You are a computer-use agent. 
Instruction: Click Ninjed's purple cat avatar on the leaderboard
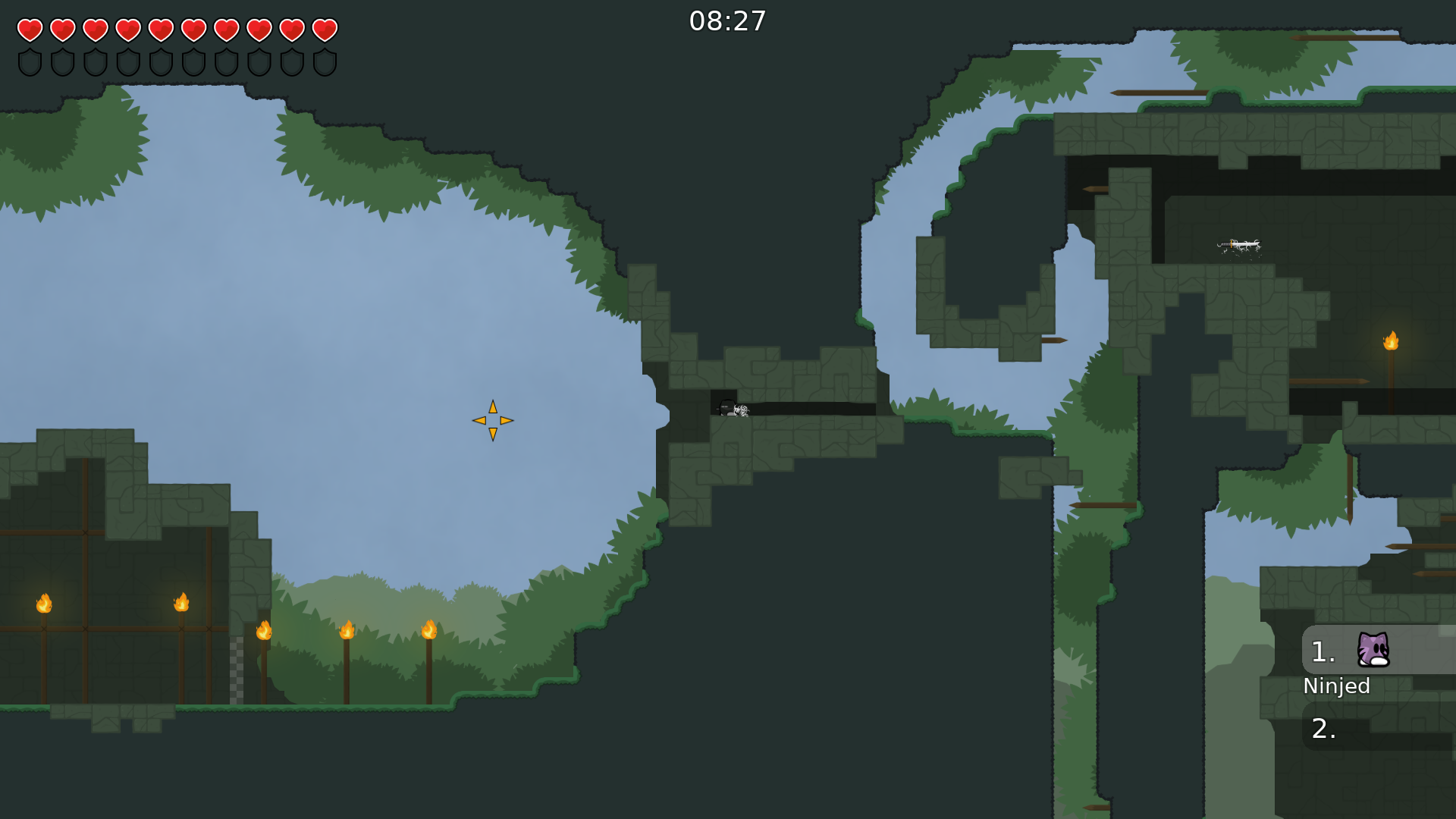[1374, 651]
